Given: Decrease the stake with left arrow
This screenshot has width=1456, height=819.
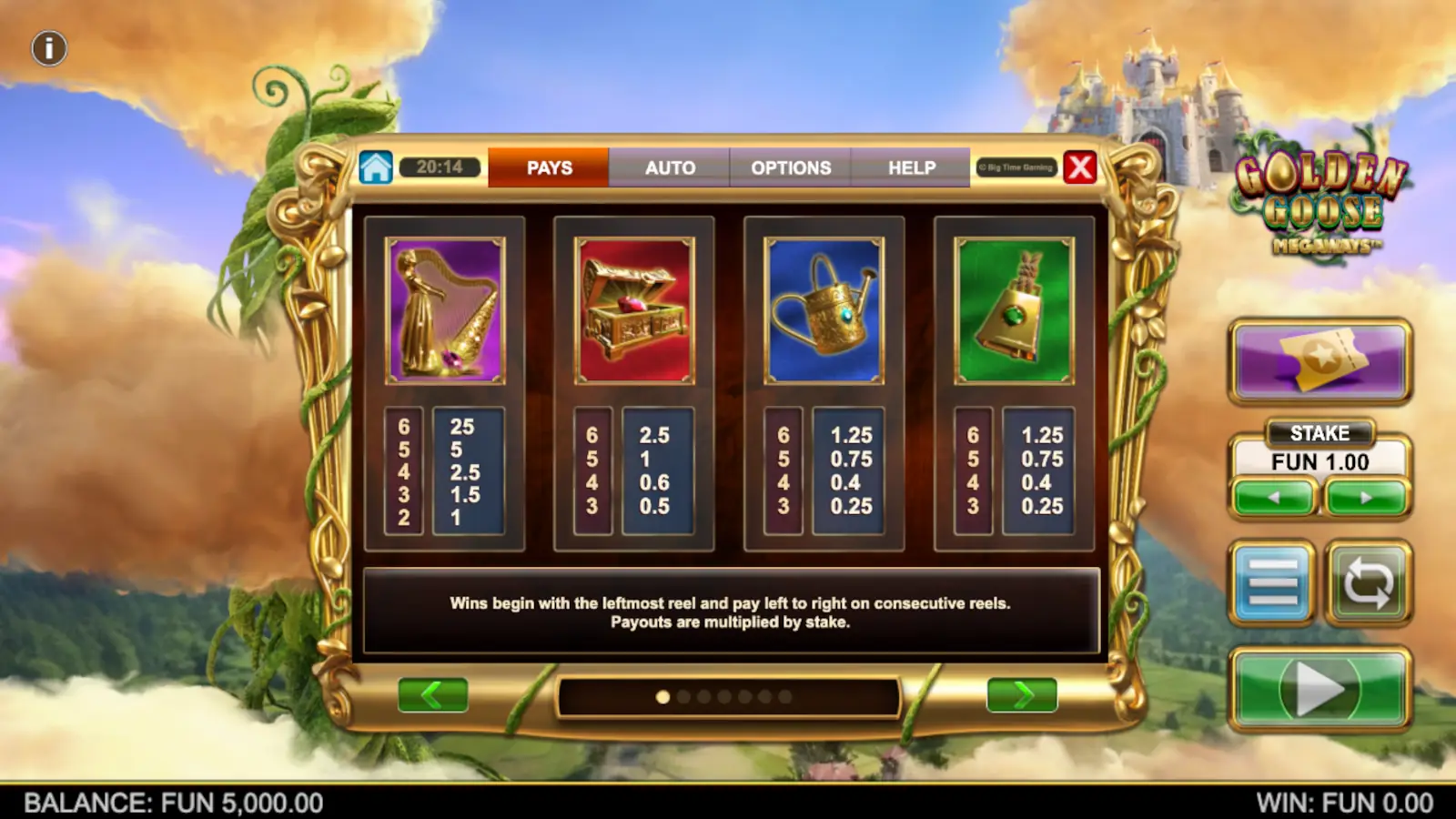Looking at the screenshot, I should click(1274, 497).
